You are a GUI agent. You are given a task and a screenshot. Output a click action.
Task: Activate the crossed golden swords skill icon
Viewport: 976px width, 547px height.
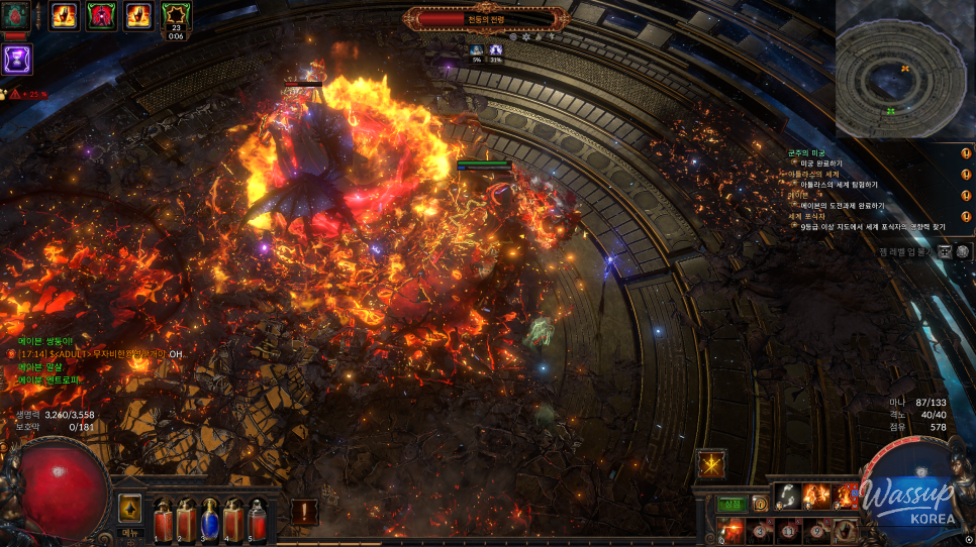click(712, 464)
